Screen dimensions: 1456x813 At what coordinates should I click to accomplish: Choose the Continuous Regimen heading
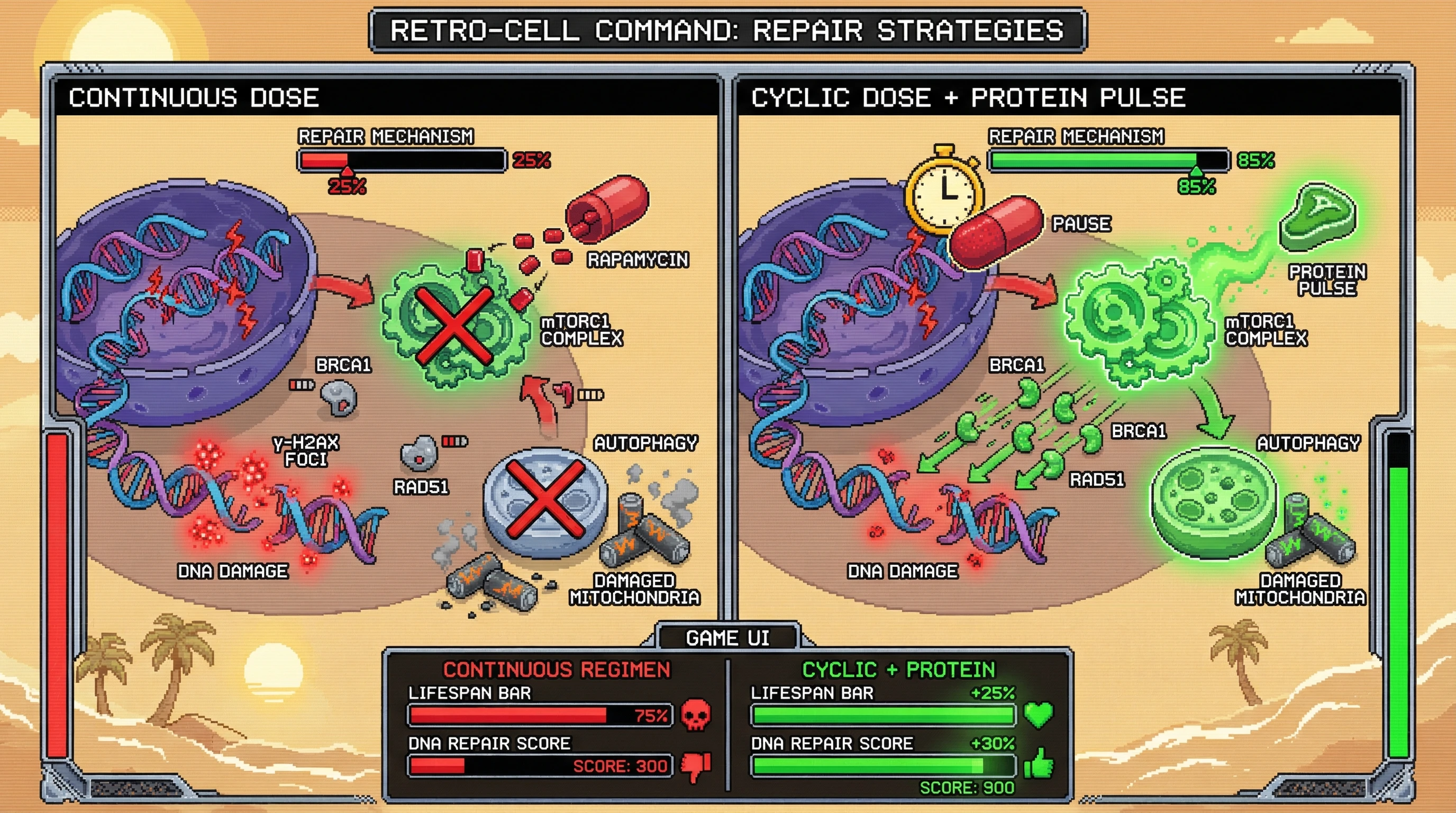pyautogui.click(x=556, y=670)
